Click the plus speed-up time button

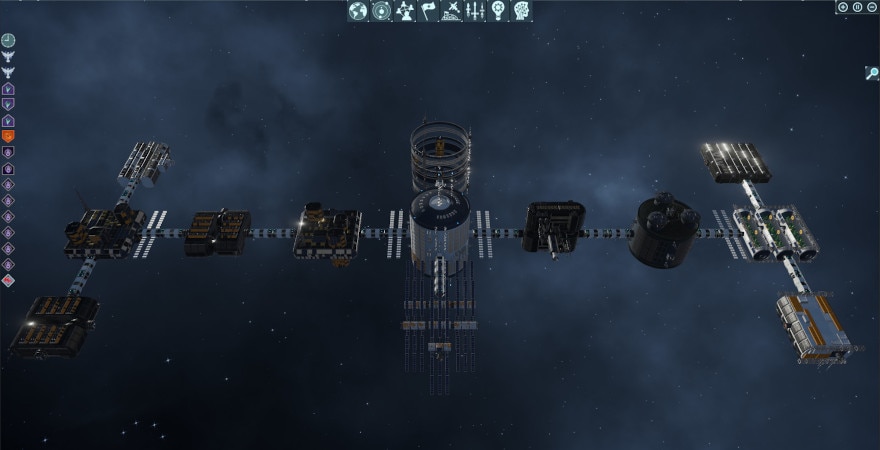coord(843,7)
